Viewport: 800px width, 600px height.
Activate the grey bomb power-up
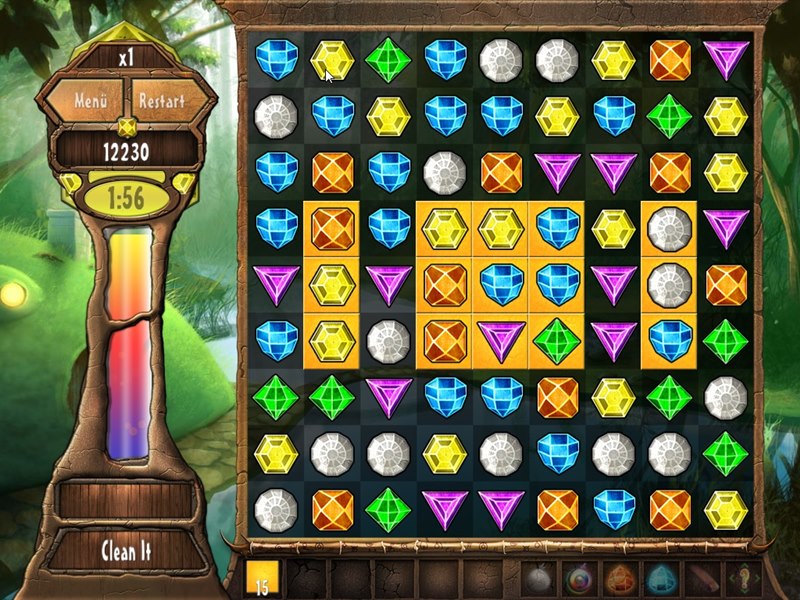pos(538,579)
